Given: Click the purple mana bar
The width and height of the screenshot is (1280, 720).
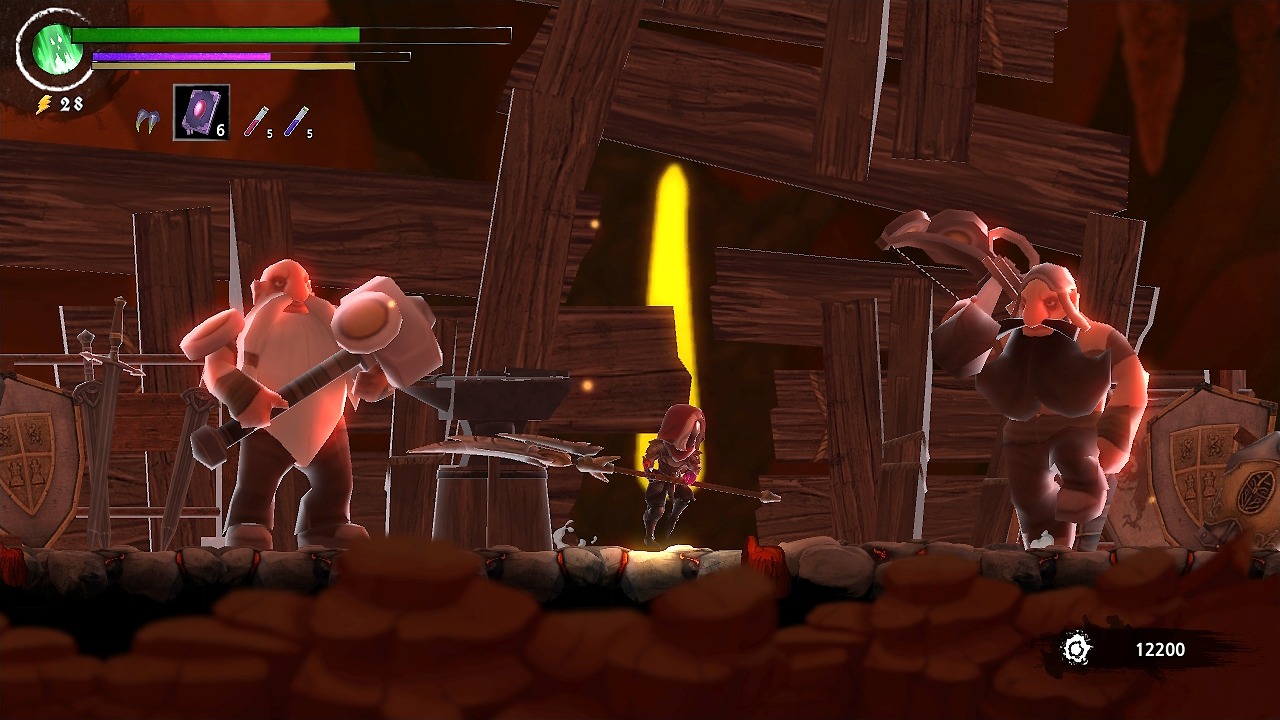Looking at the screenshot, I should coord(180,55).
